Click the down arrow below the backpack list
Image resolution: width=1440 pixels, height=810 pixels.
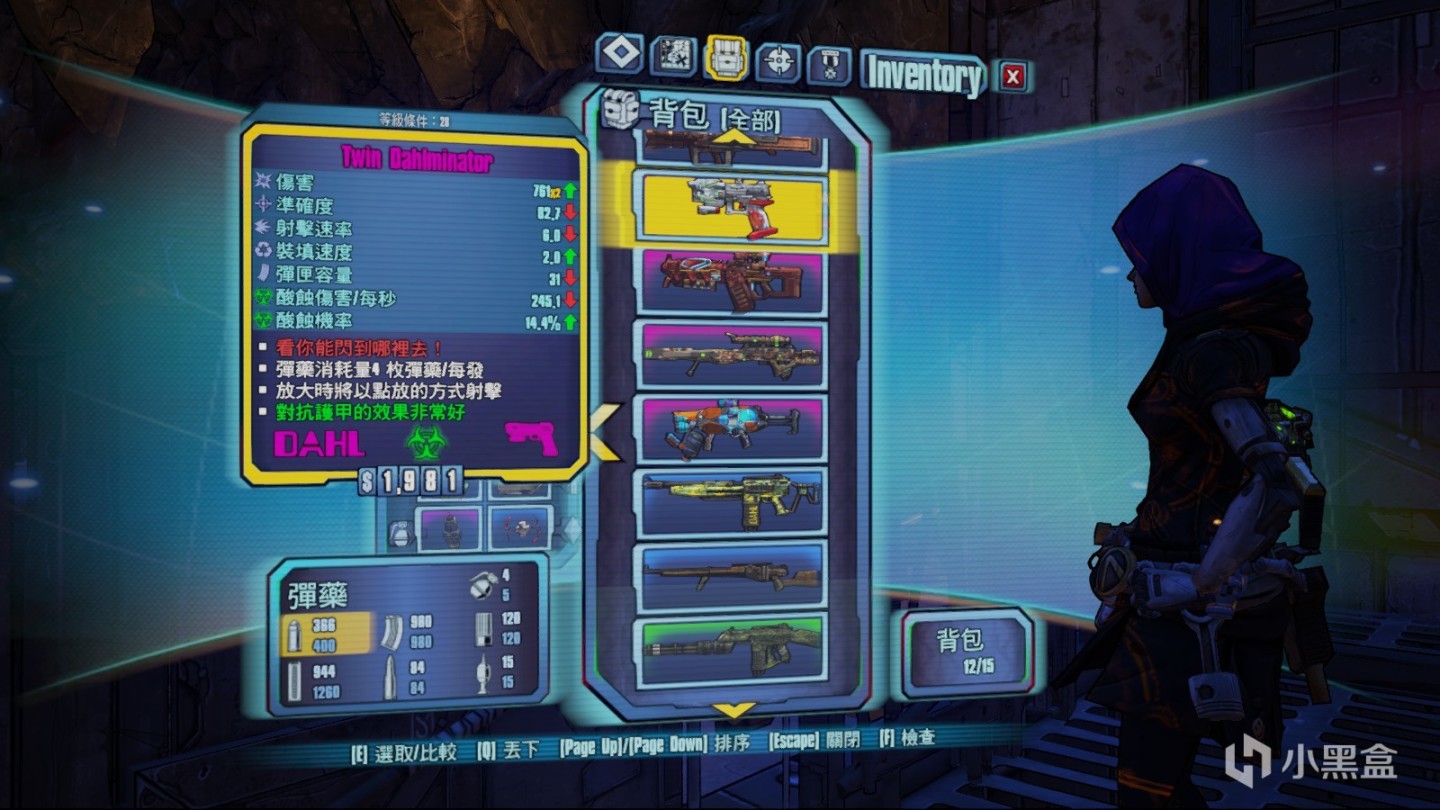point(734,711)
